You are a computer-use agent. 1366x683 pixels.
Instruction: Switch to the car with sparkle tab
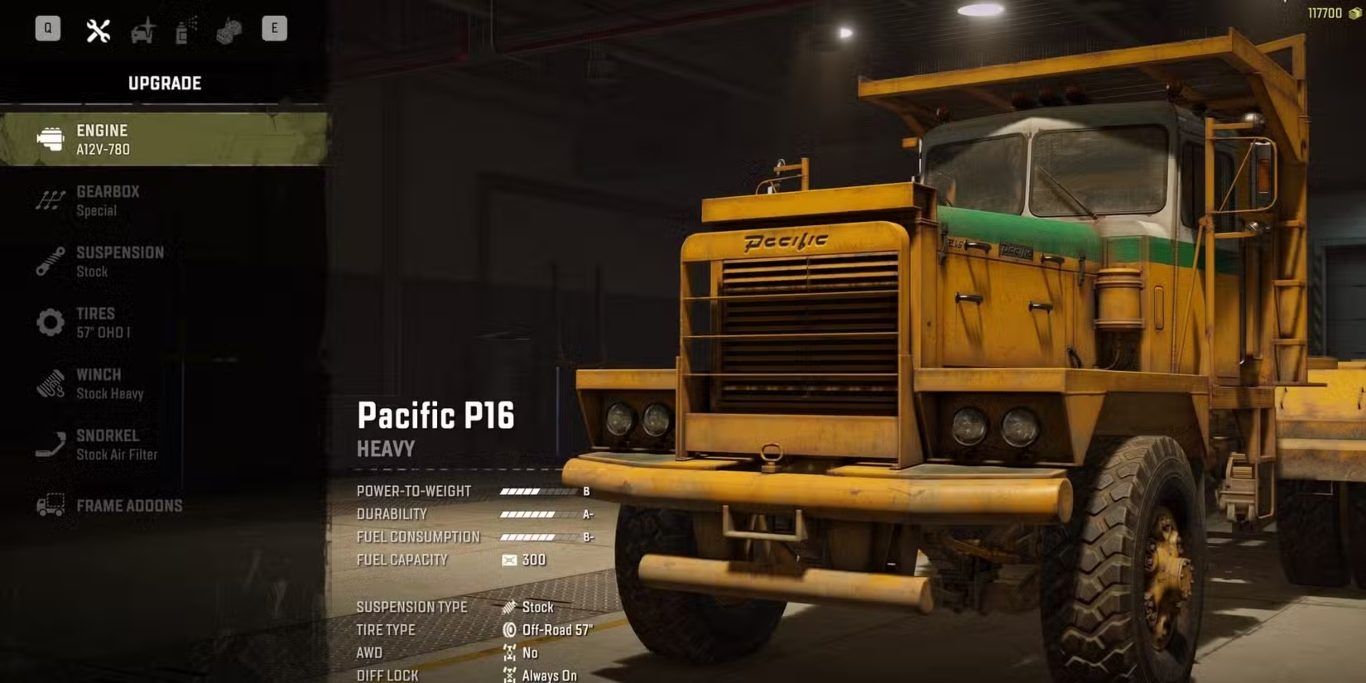143,30
